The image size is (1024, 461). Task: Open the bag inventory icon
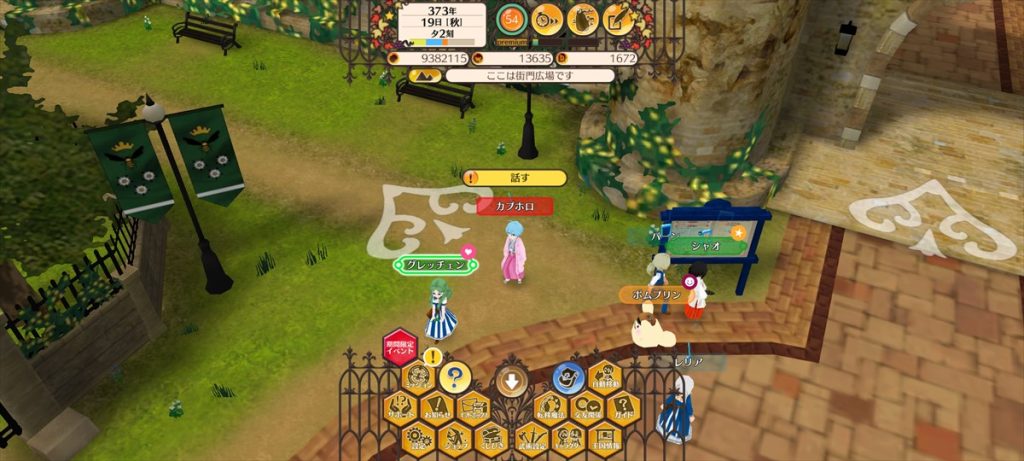pos(584,19)
